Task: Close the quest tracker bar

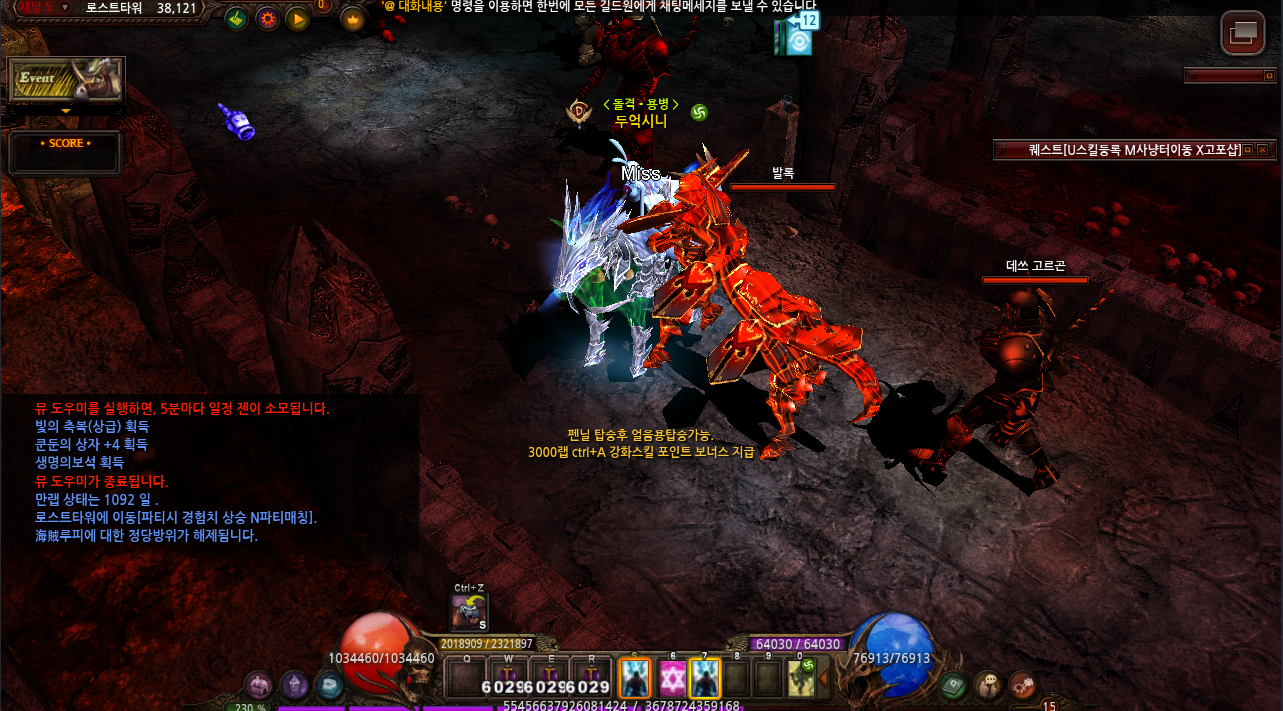Action: tap(1262, 150)
